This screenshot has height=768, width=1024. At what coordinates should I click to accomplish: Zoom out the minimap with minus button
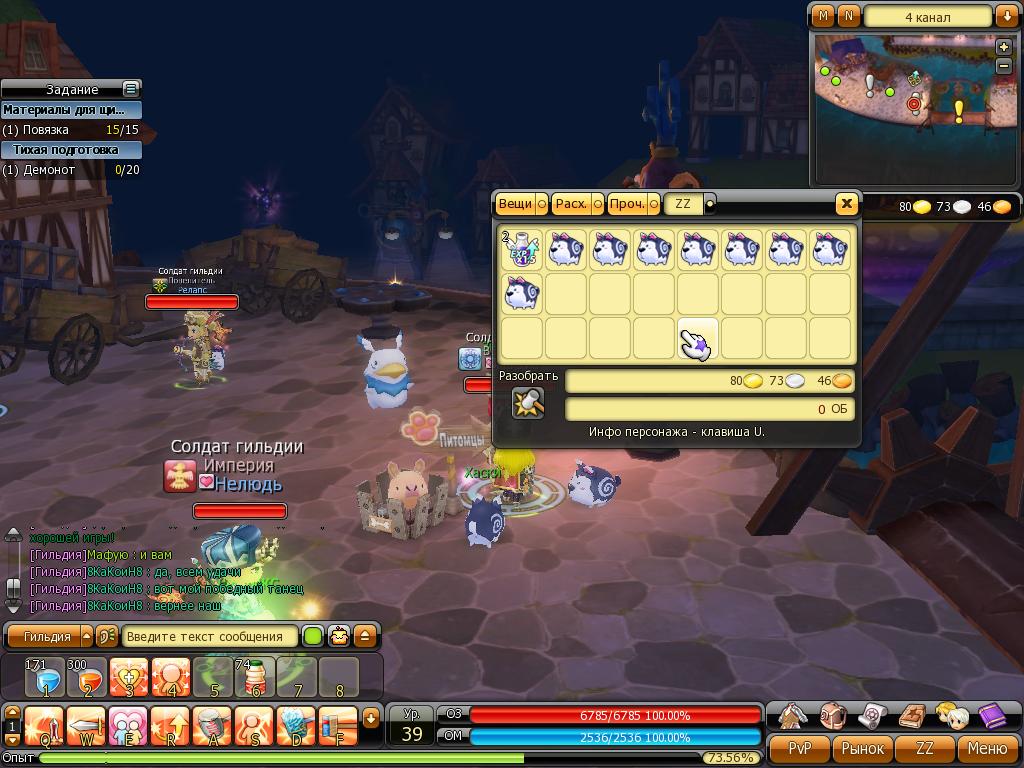[1004, 65]
